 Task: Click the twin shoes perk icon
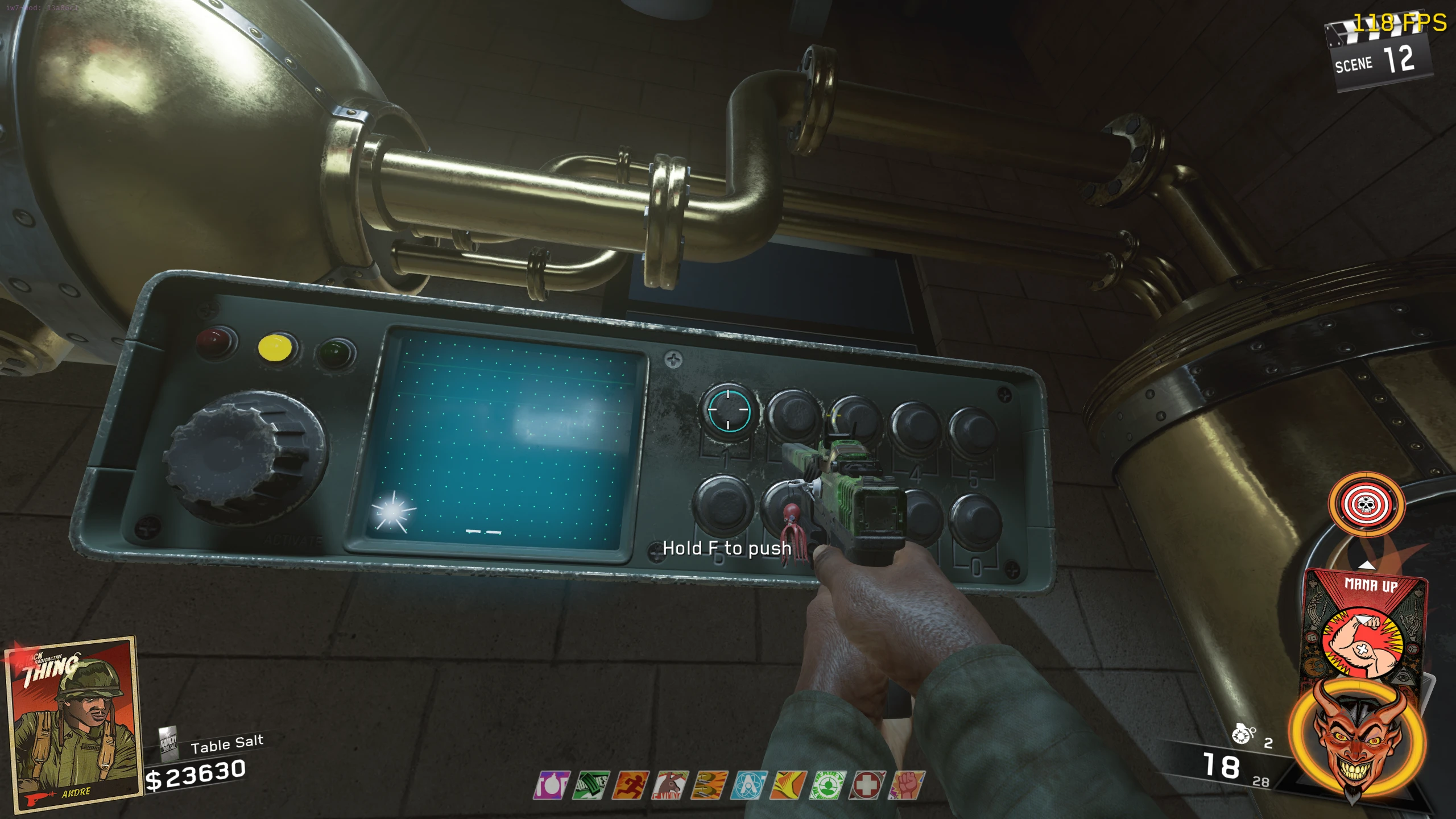709,785
